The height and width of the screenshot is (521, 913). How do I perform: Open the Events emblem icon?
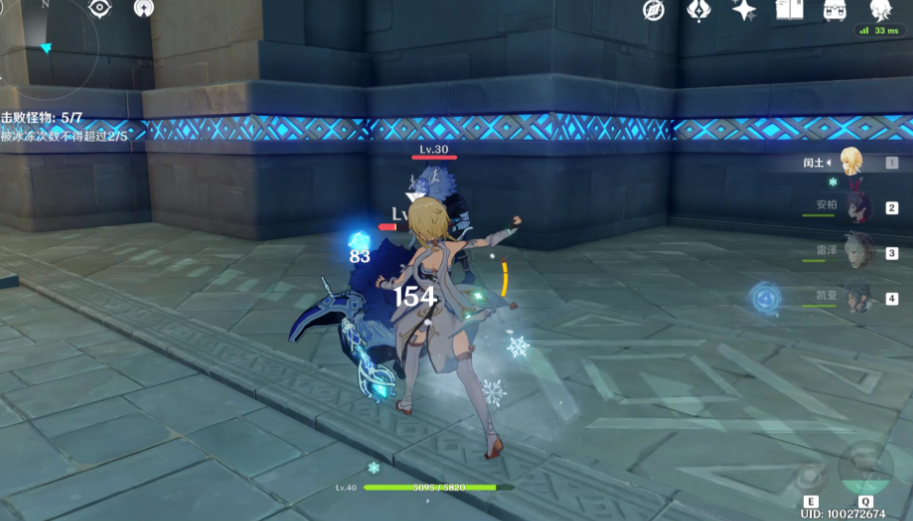pos(699,10)
